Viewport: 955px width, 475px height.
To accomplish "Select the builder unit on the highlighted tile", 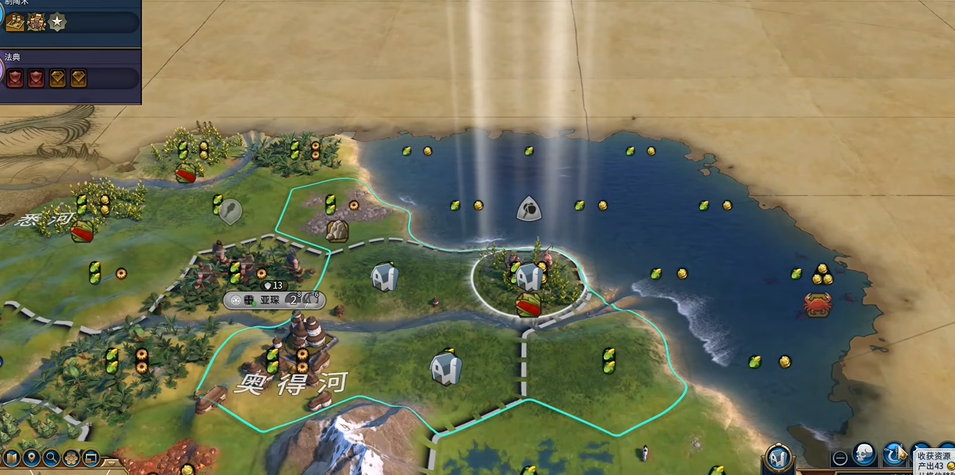I will tap(527, 277).
